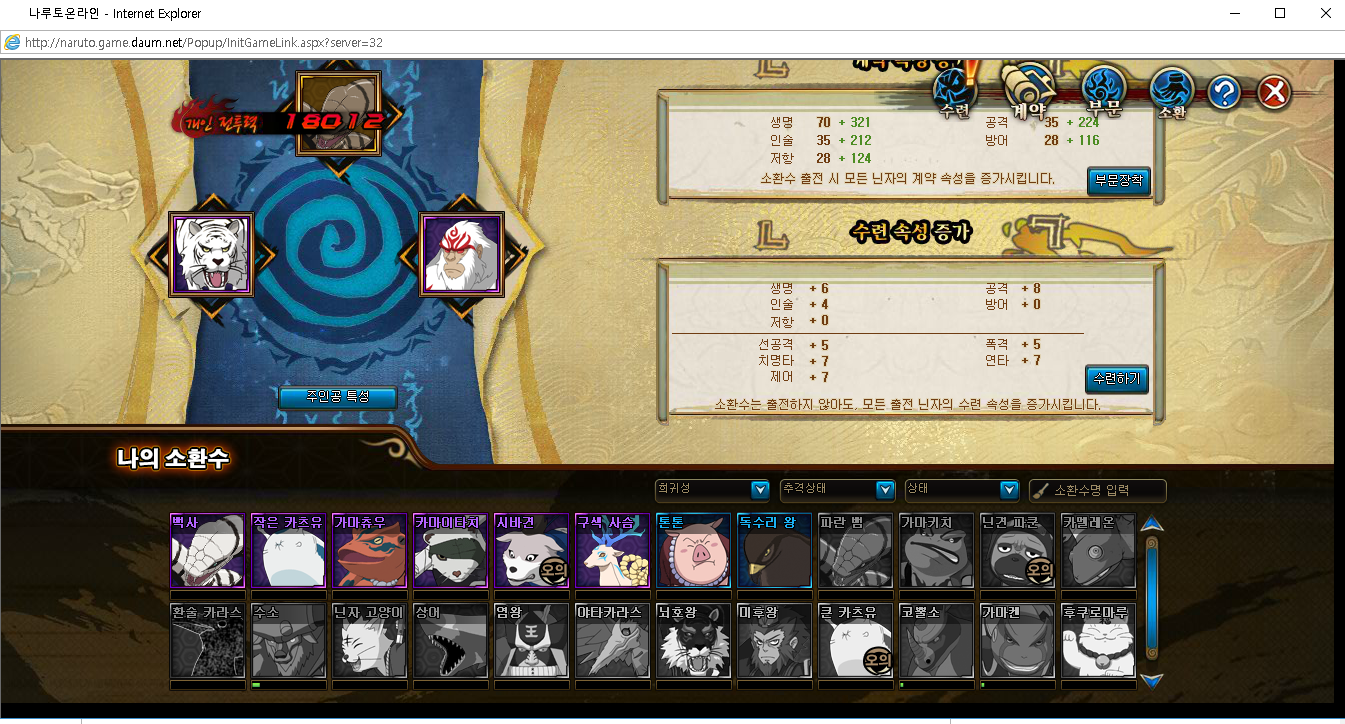Select the white tiger summon slot
1345x724 pixels.
point(211,255)
